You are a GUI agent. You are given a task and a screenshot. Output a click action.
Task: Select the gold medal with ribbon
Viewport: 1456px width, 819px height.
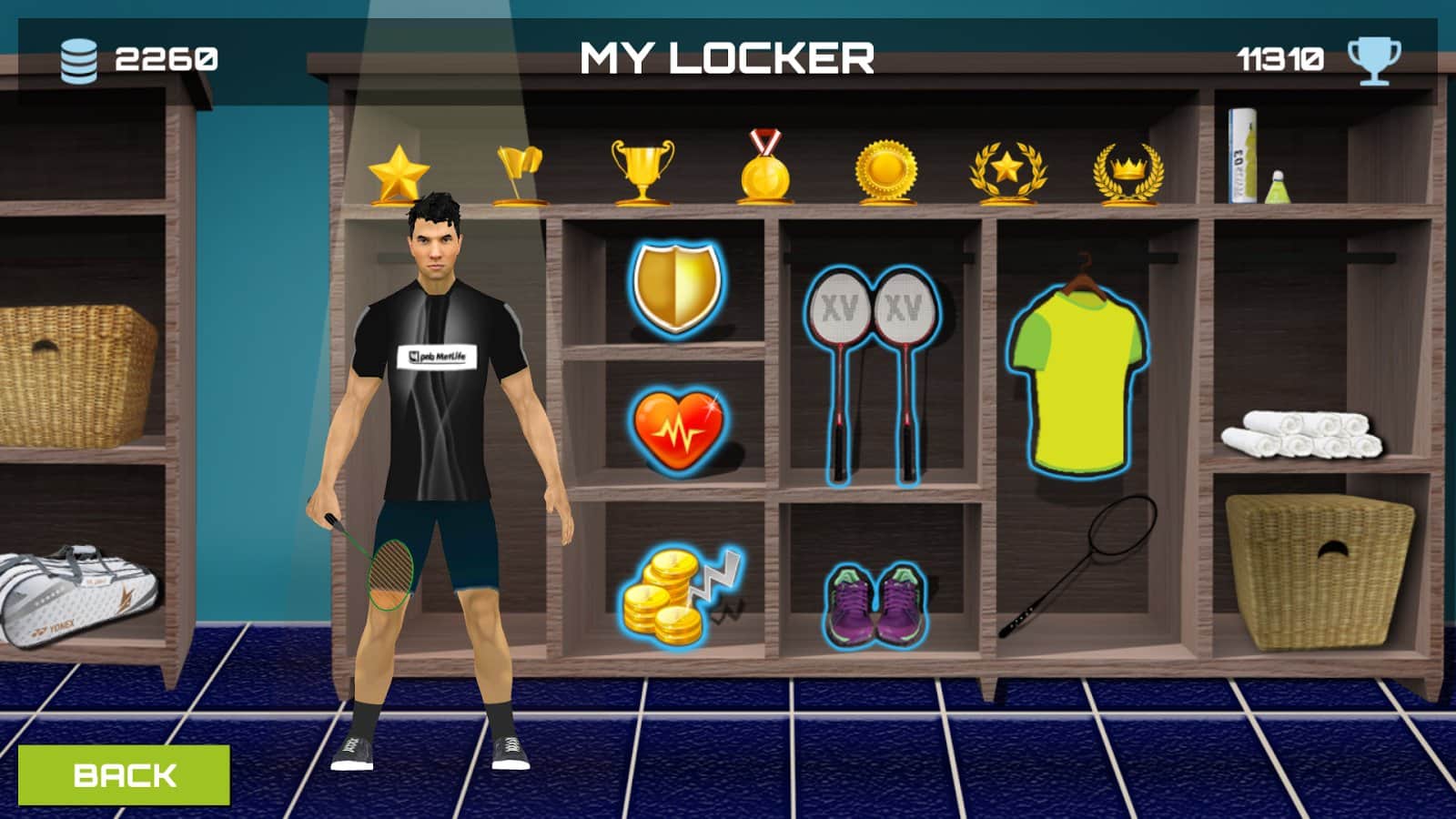click(x=763, y=168)
